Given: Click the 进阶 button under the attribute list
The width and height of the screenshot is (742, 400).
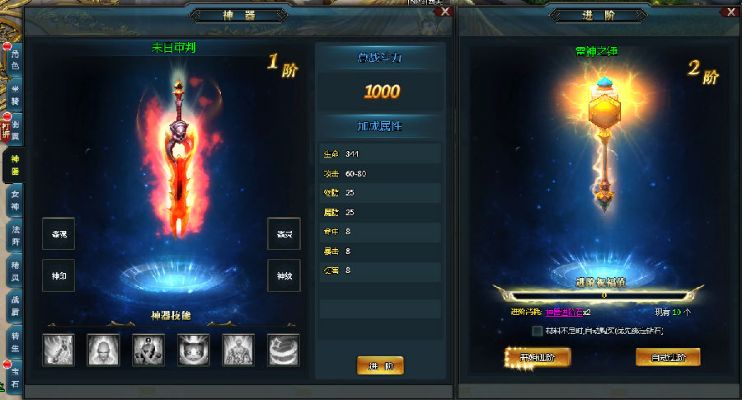Looking at the screenshot, I should click(380, 365).
